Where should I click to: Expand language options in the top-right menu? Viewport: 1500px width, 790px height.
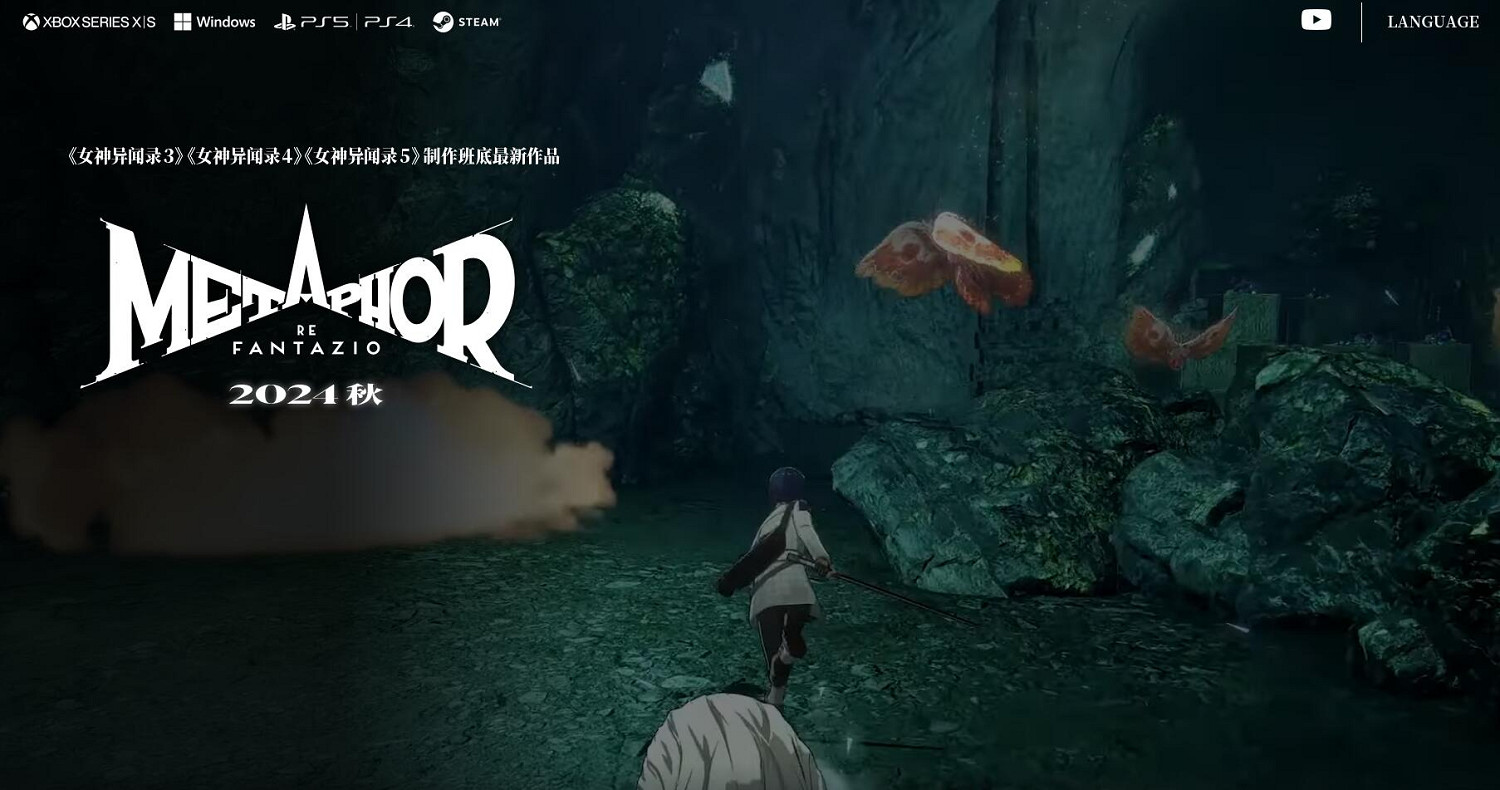[1433, 21]
